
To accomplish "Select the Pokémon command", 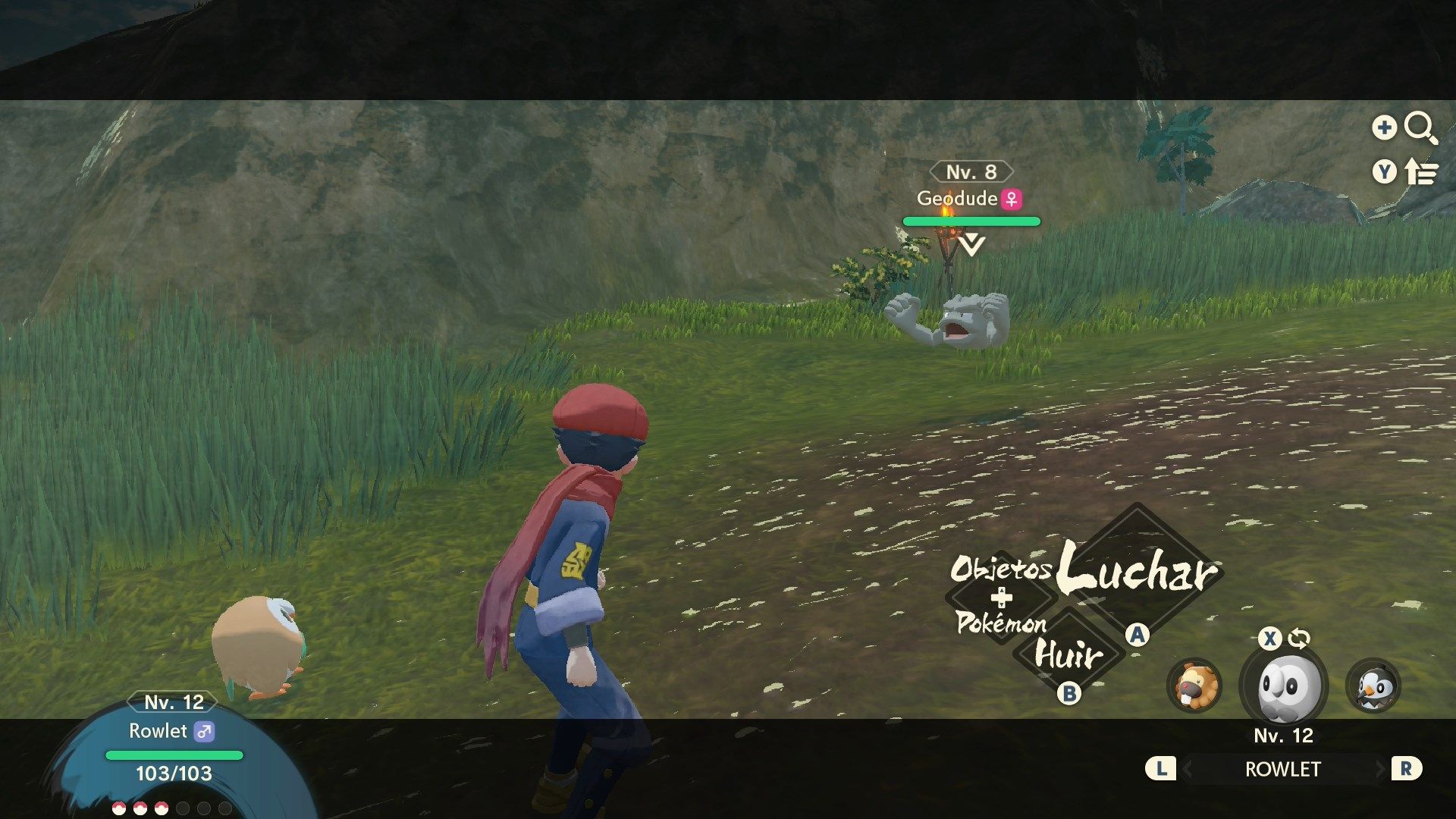I will point(1001,623).
